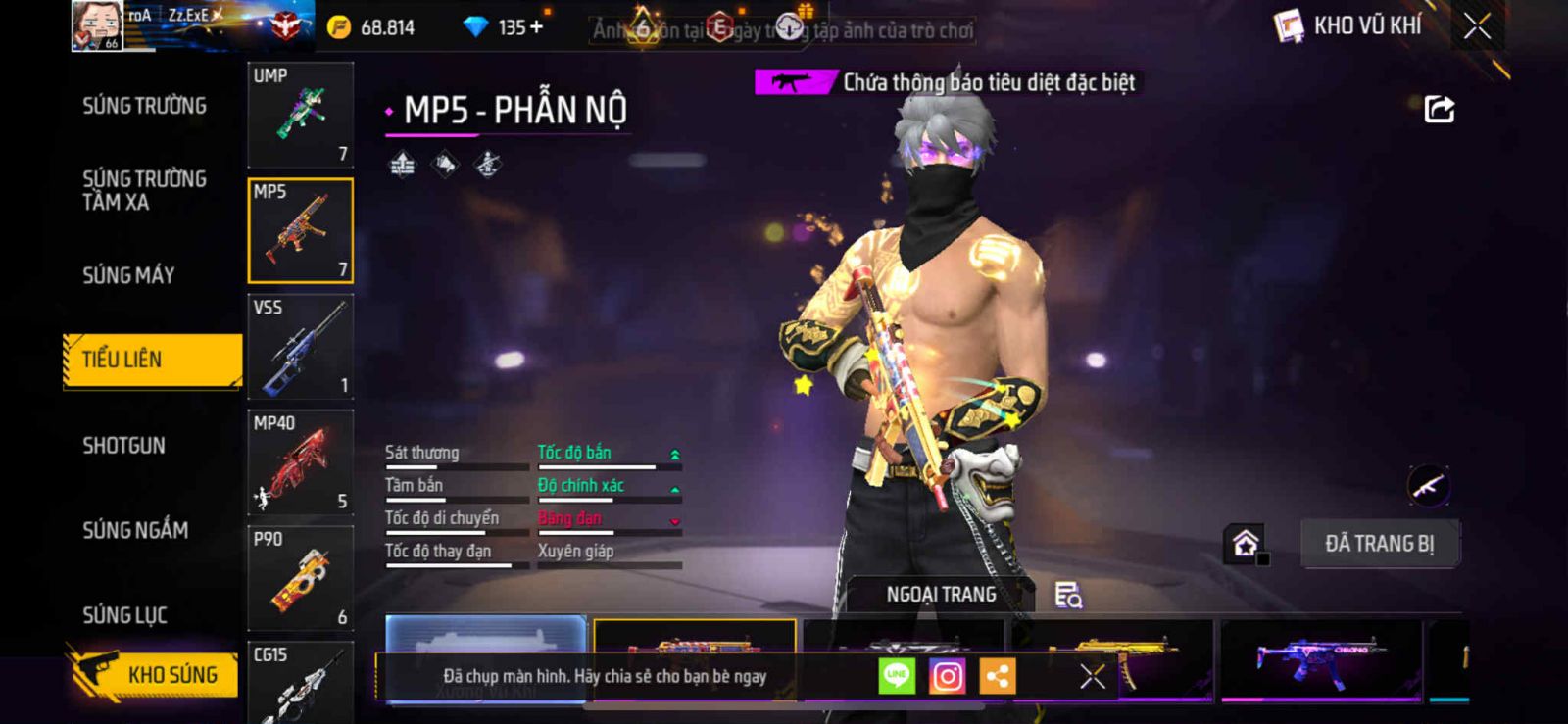Image resolution: width=1568 pixels, height=724 pixels.
Task: Choose the MP40 weapon slot
Action: 300,462
